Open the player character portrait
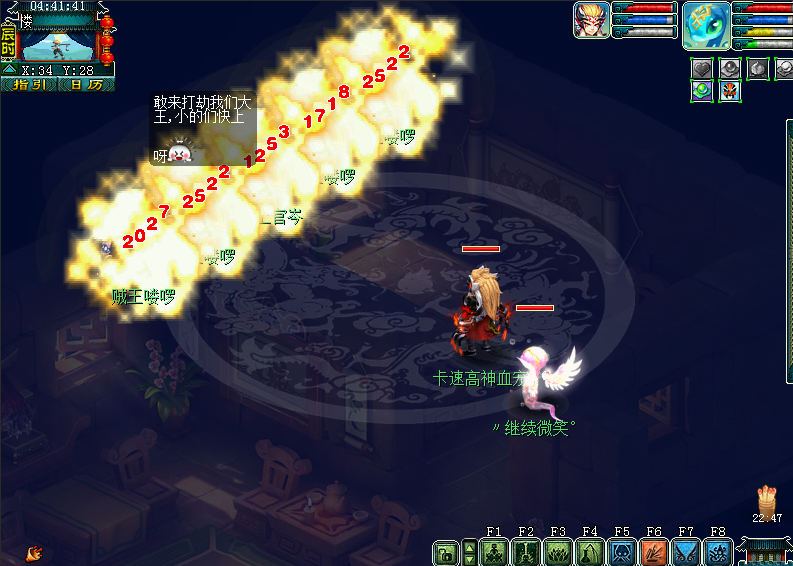The image size is (793, 566). coord(591,20)
